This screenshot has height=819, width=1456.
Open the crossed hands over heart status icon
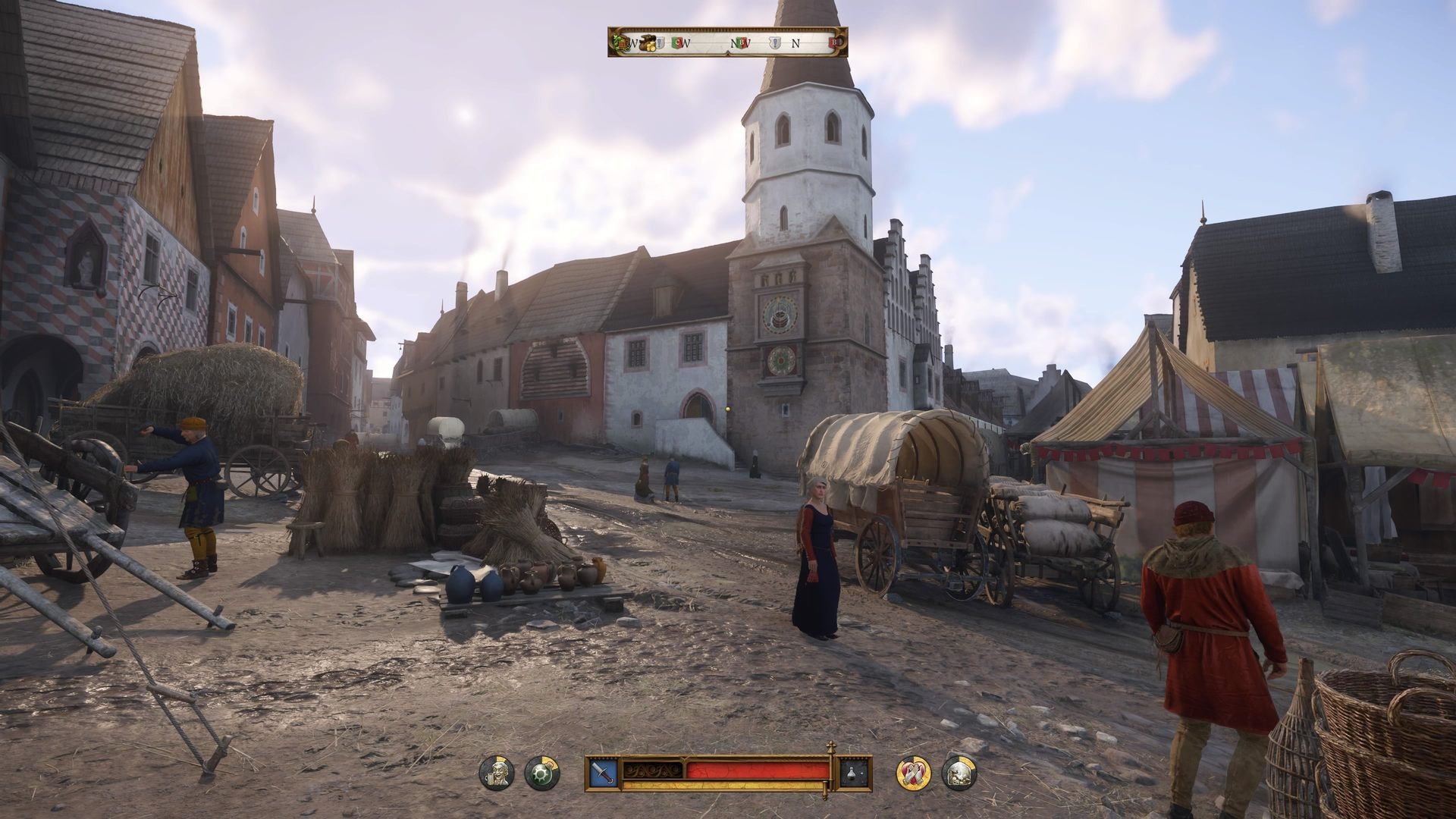click(914, 773)
